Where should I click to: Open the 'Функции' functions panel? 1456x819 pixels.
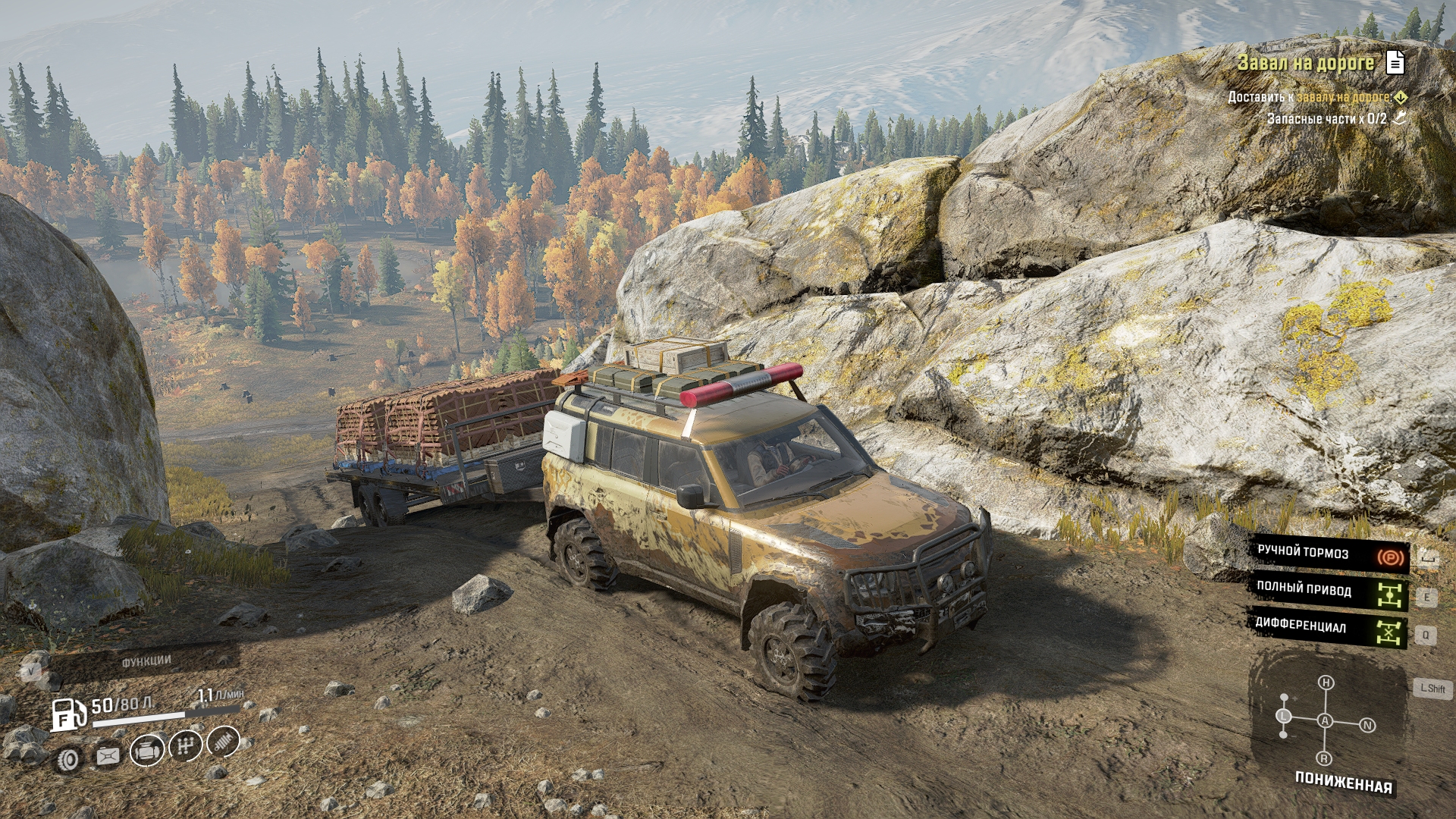pyautogui.click(x=146, y=662)
